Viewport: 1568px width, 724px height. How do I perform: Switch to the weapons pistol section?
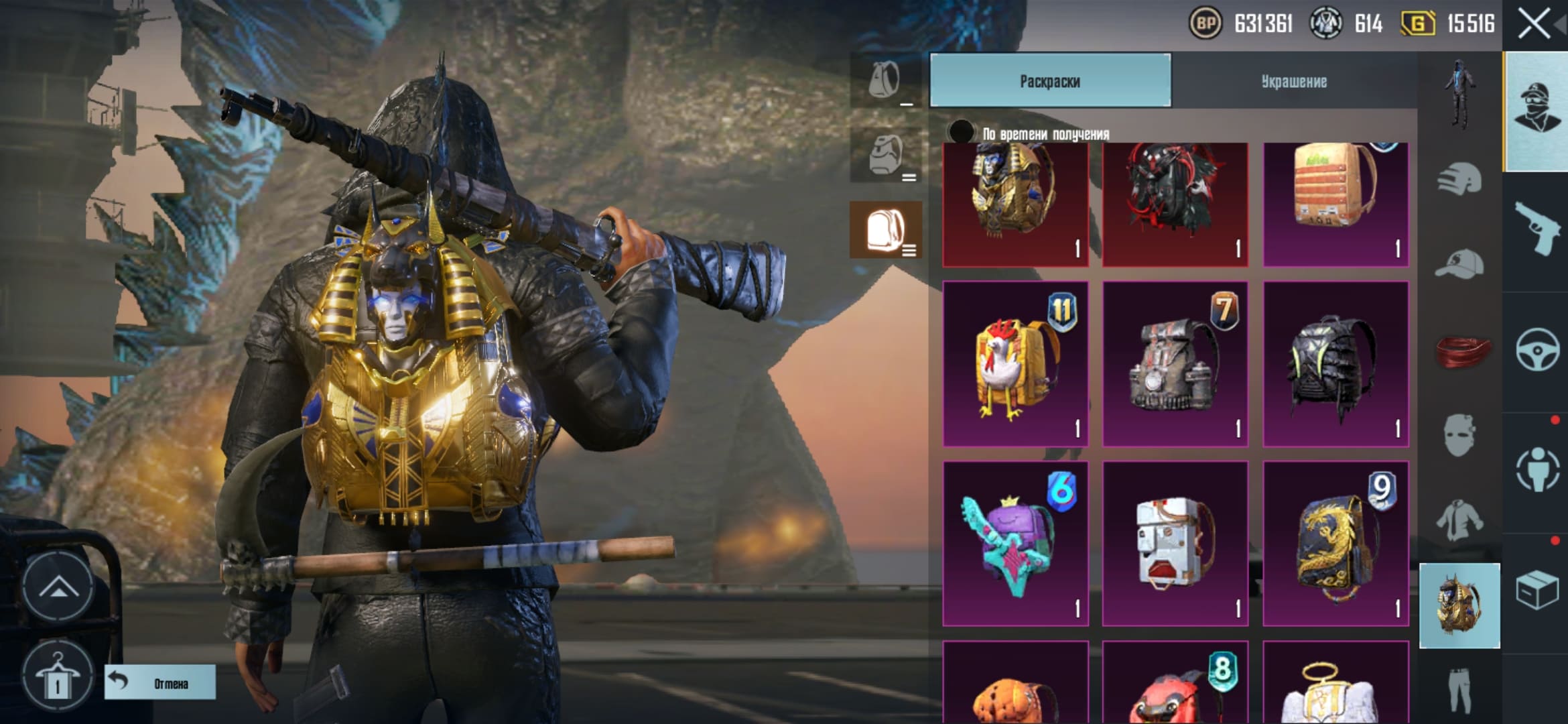click(x=1536, y=230)
